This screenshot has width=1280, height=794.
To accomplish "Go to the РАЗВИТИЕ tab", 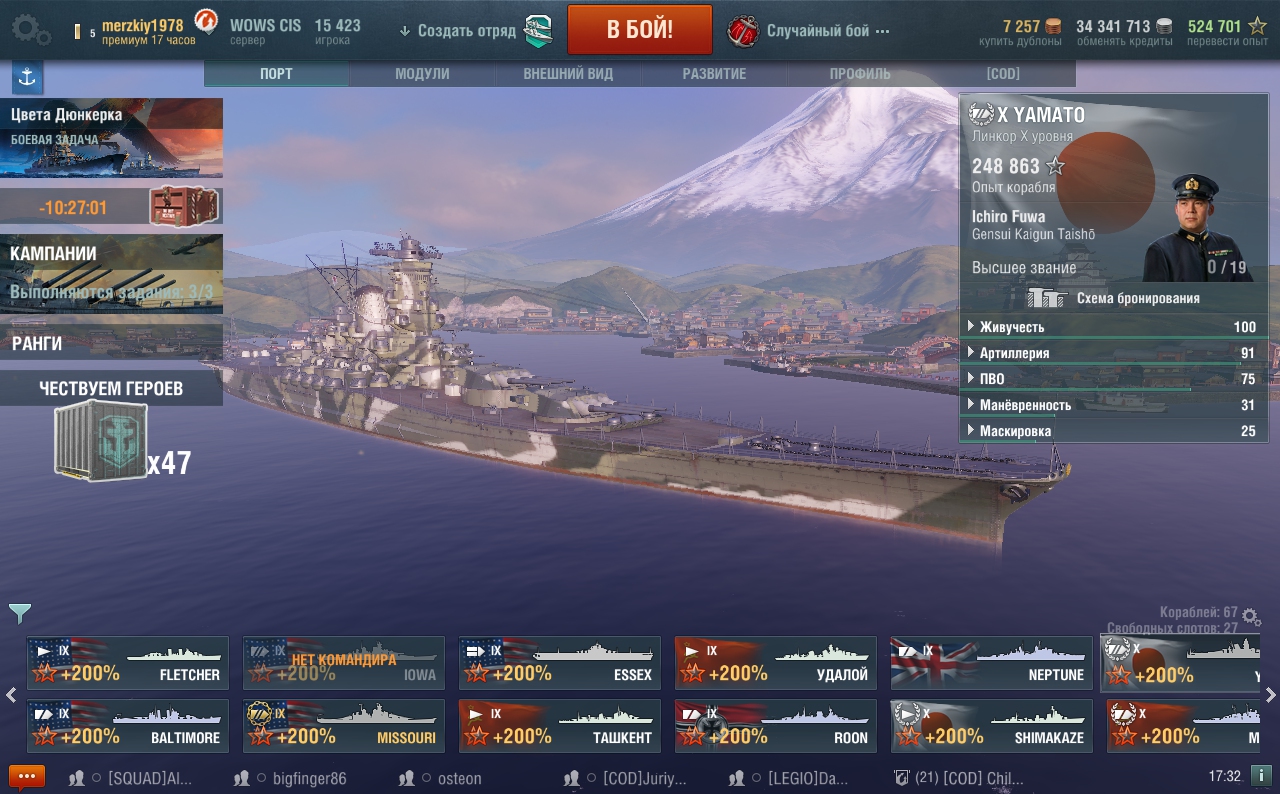I will coord(714,74).
